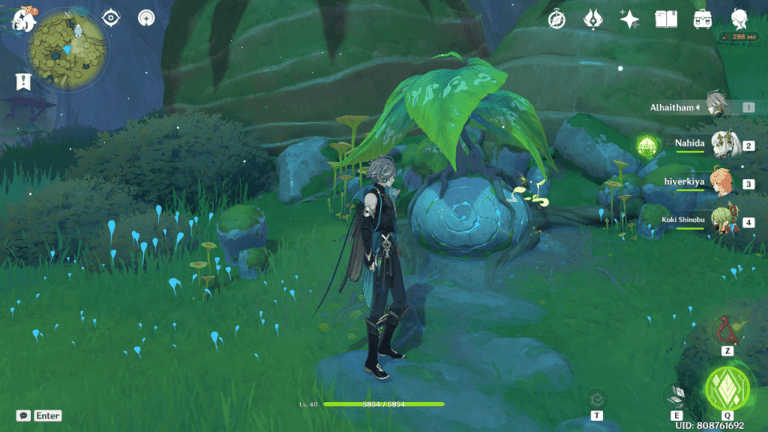Open the winged emblem icon in the top bar
Viewport: 768px width, 432px height.
coord(593,19)
